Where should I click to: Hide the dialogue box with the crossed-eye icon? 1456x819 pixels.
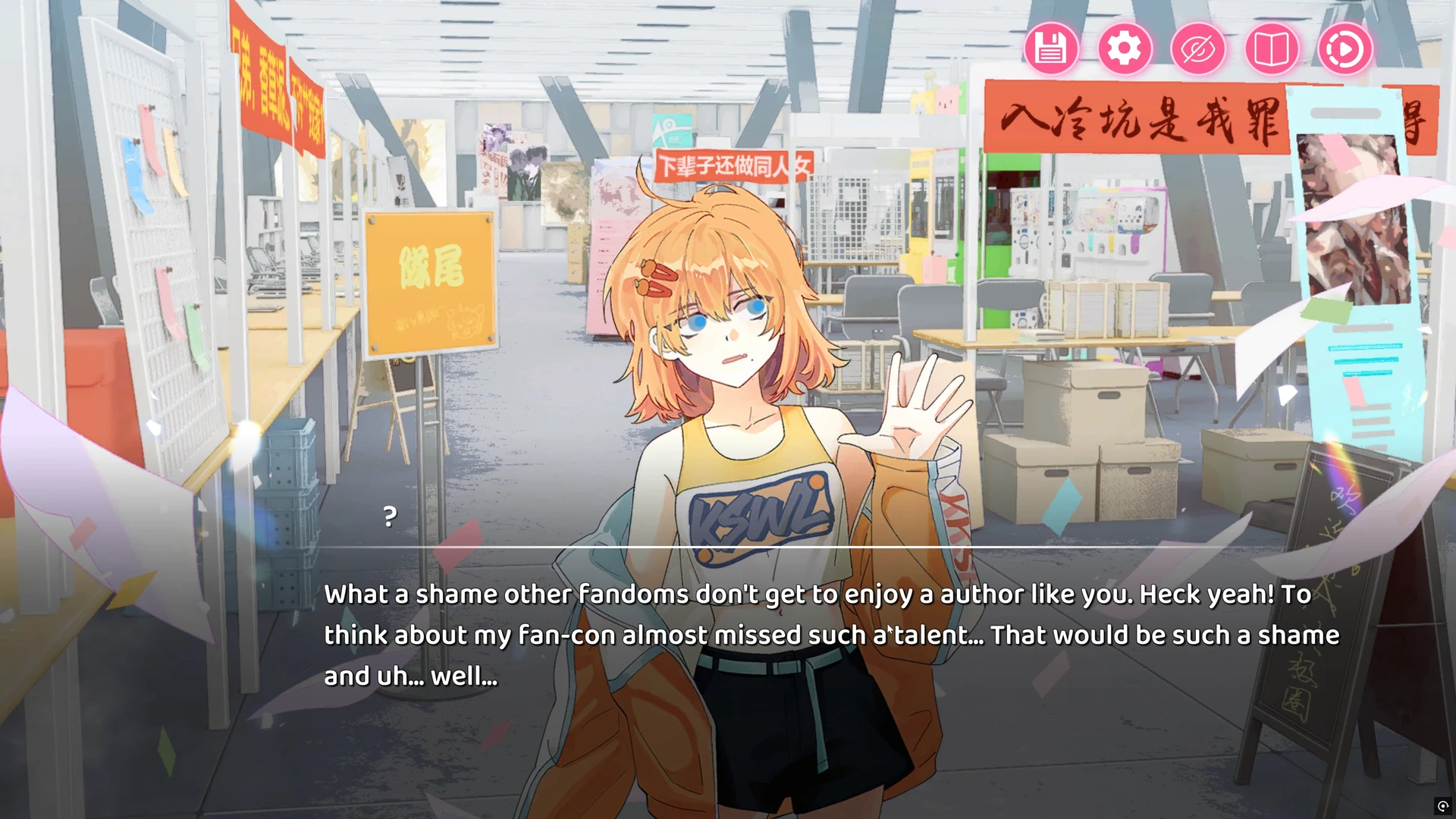pos(1197,49)
